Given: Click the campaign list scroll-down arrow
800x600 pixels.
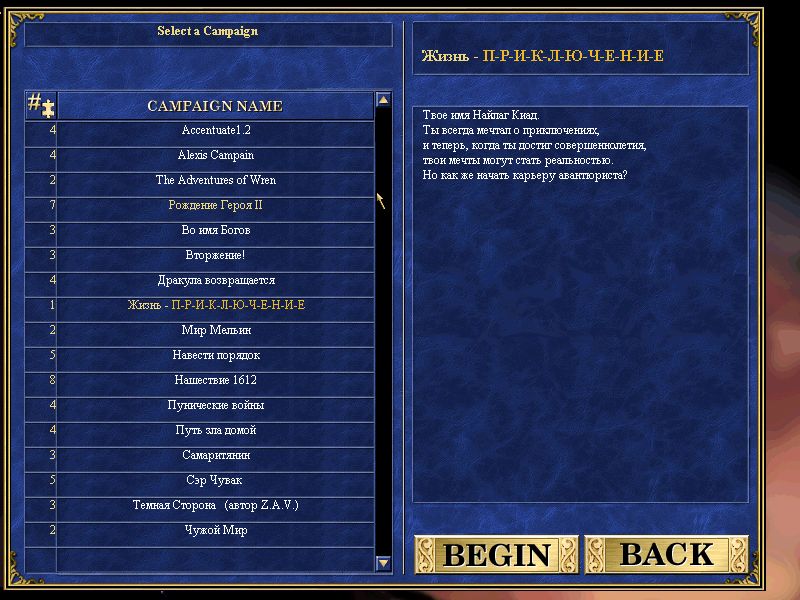Looking at the screenshot, I should 383,564.
